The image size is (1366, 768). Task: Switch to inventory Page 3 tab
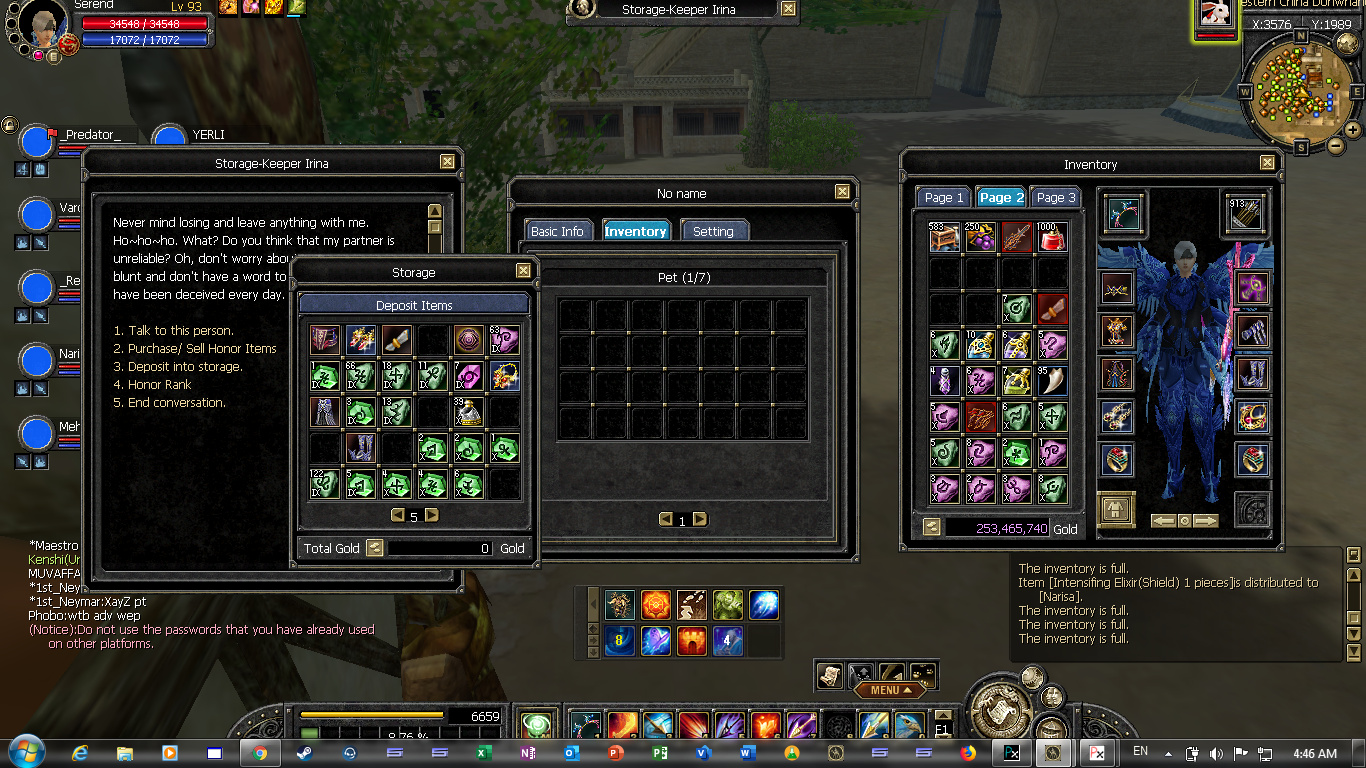click(x=1056, y=197)
